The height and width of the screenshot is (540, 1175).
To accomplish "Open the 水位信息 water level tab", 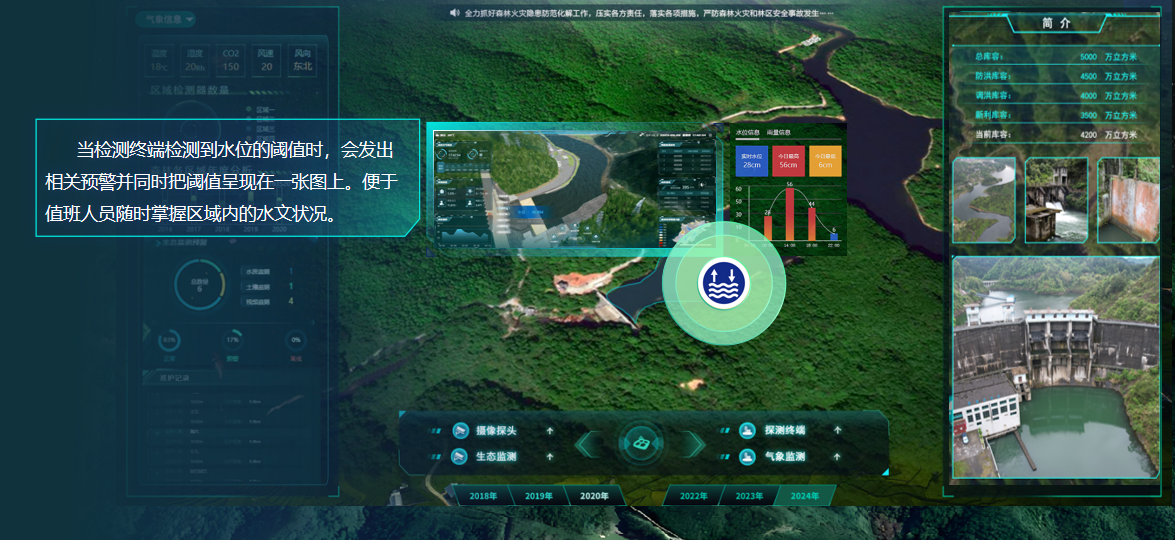I will tap(748, 132).
